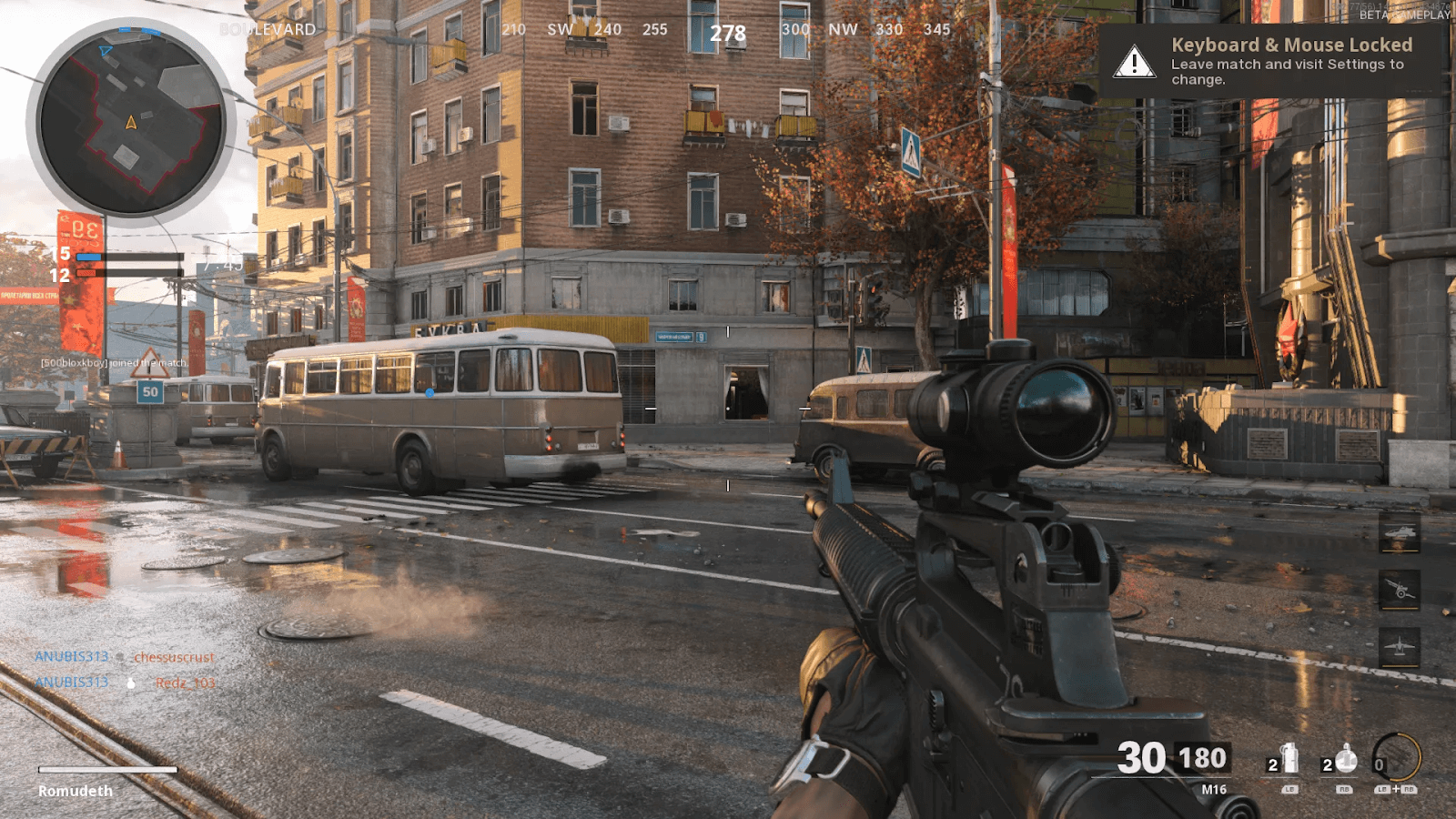
Task: Click the stun grenade tactical equipment icon
Action: tap(1345, 760)
